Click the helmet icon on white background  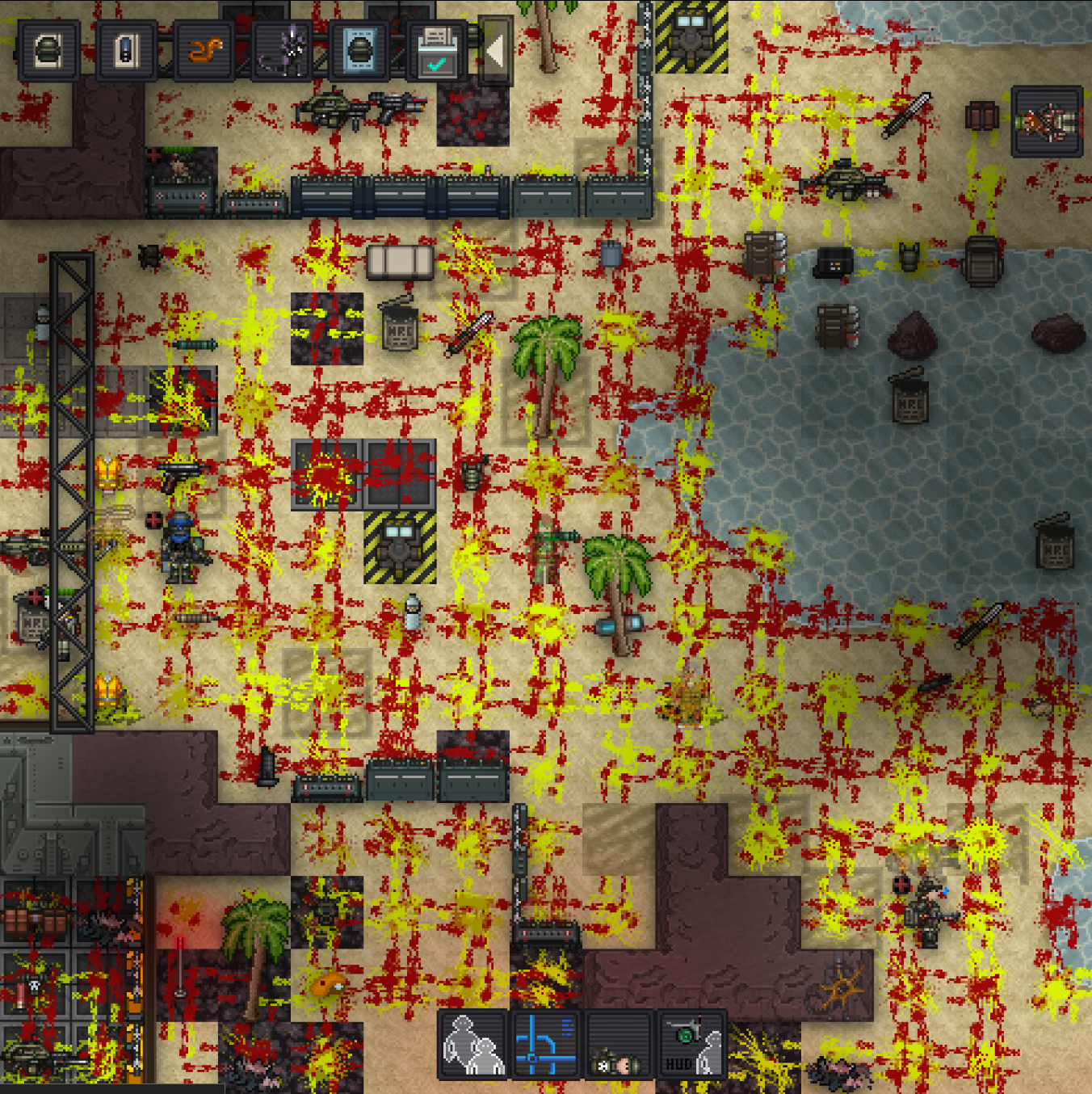[49, 51]
